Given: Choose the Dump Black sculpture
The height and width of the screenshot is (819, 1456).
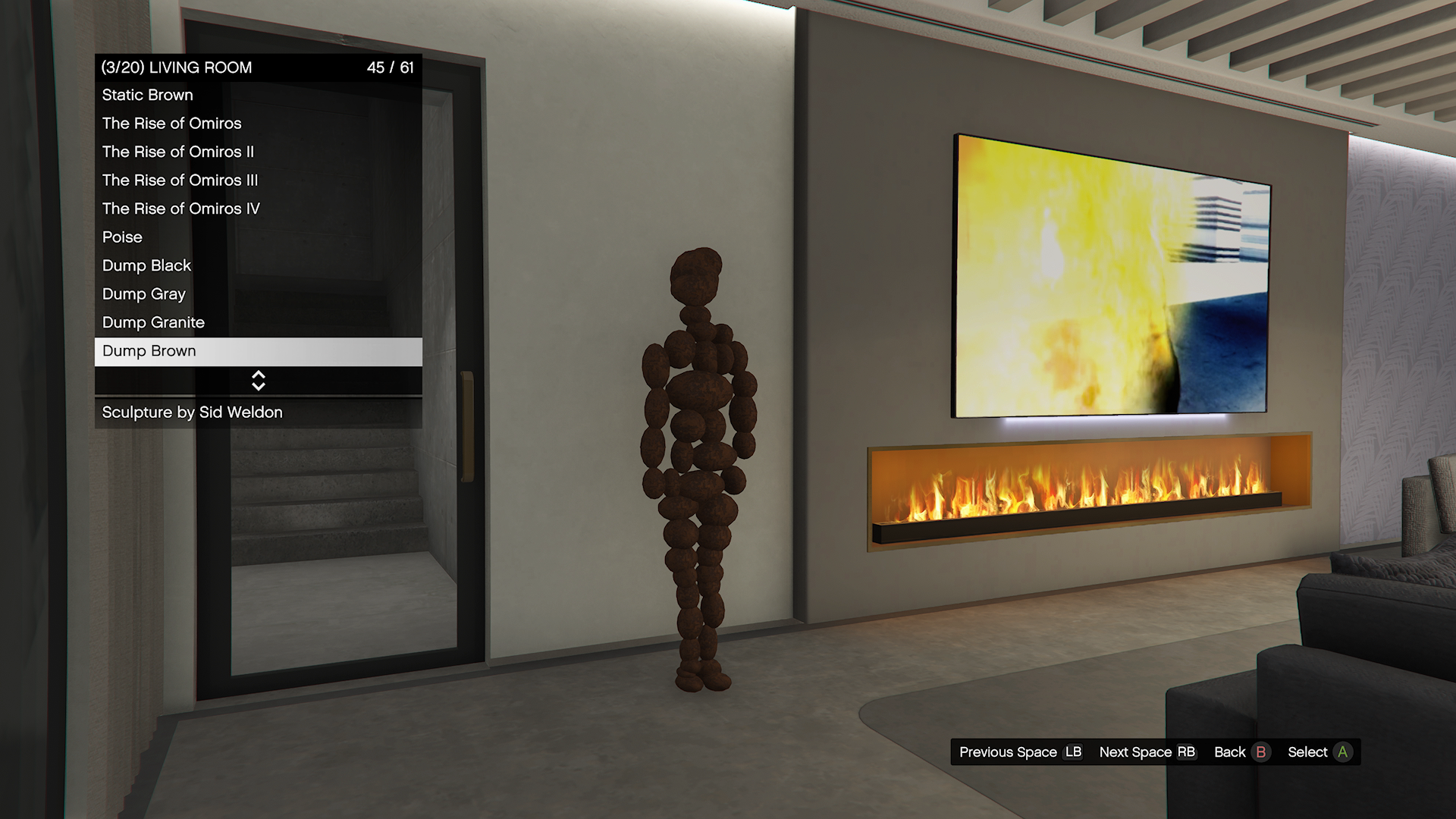Looking at the screenshot, I should [x=258, y=266].
